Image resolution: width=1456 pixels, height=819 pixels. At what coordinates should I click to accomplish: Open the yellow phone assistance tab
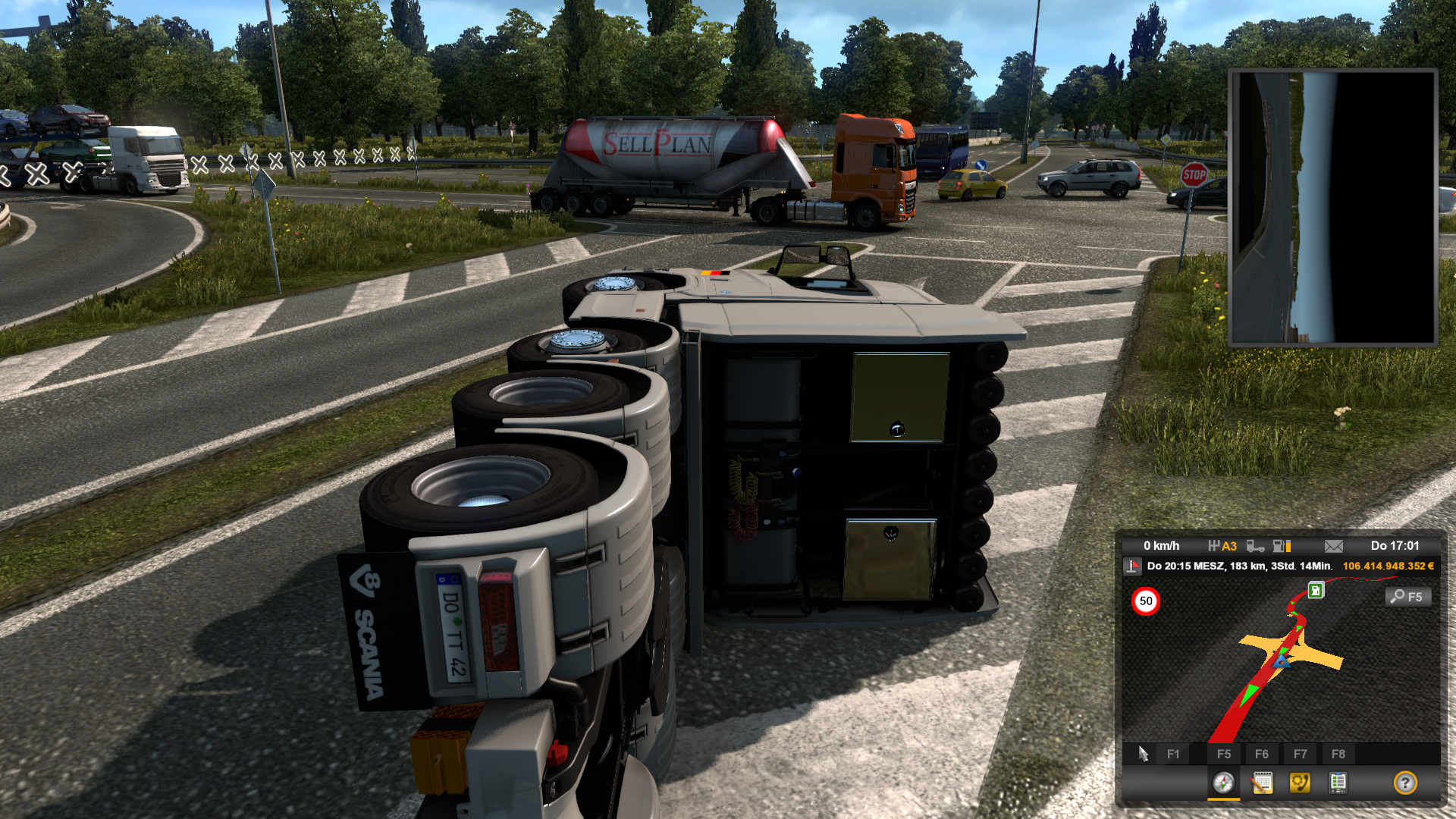[1300, 783]
